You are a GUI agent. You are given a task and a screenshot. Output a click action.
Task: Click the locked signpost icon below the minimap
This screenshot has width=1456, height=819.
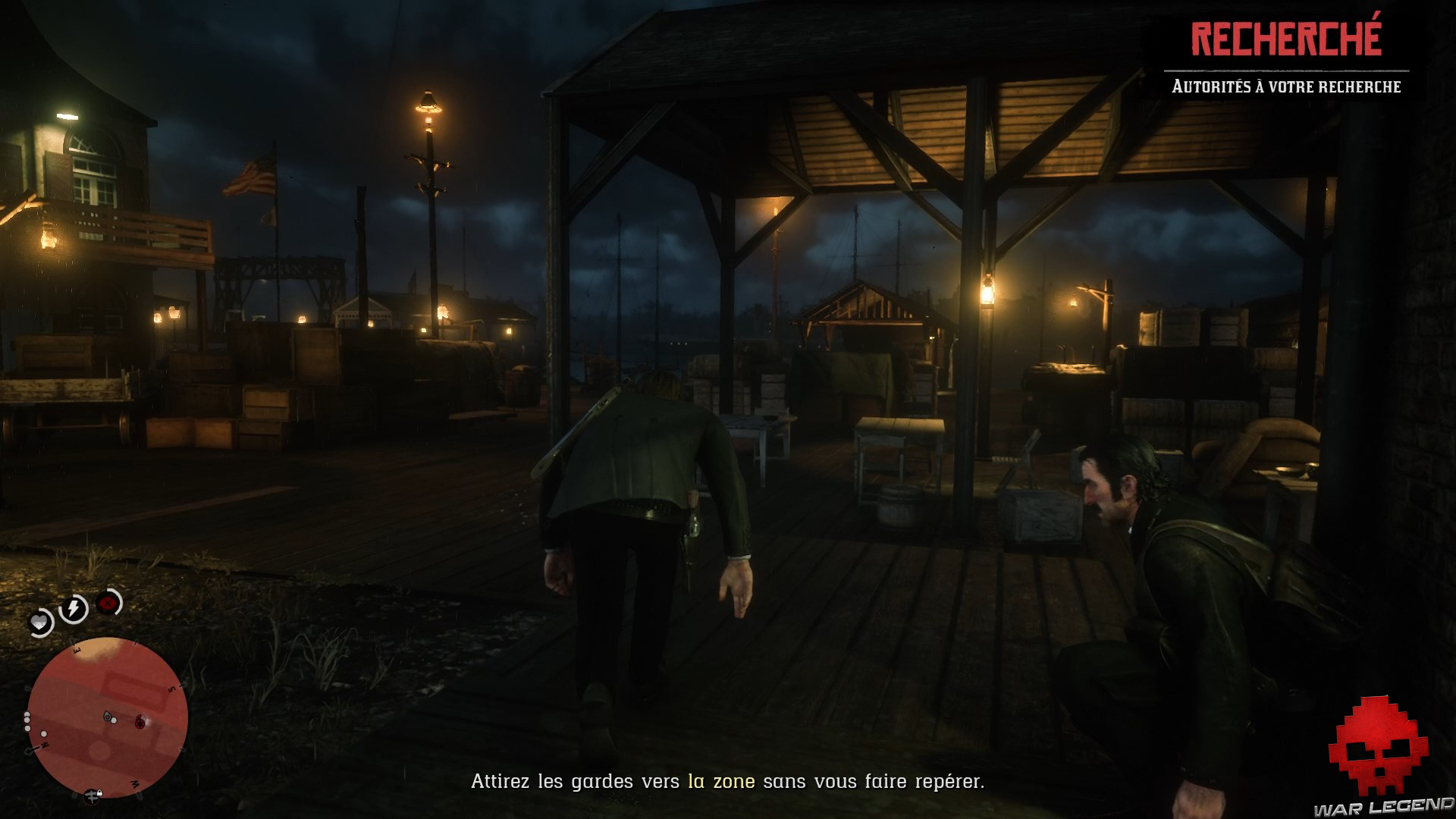[x=93, y=797]
